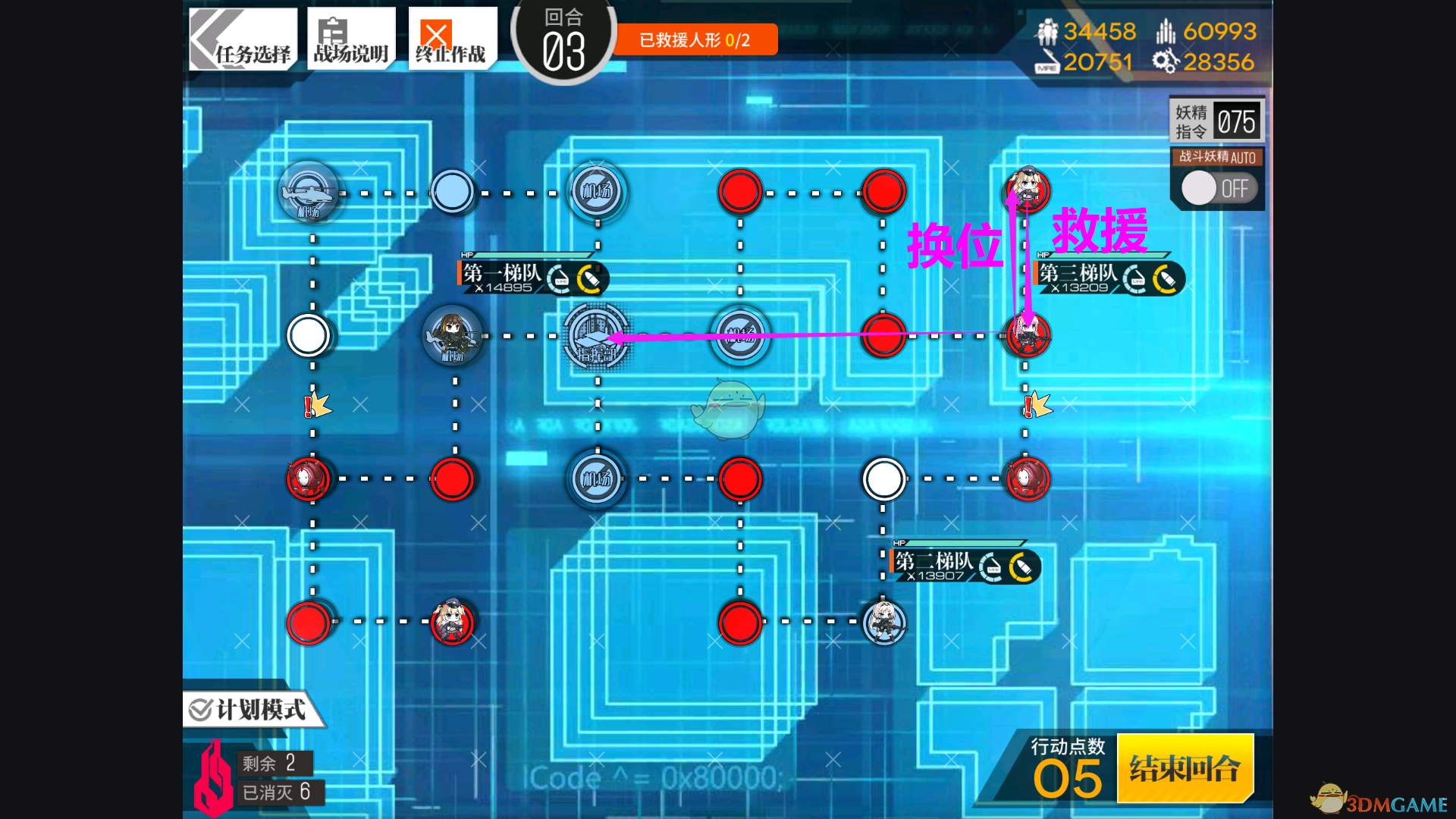Image resolution: width=1456 pixels, height=819 pixels.
Task: Toggle the combat fairy AUTO switch
Action: tap(1217, 188)
